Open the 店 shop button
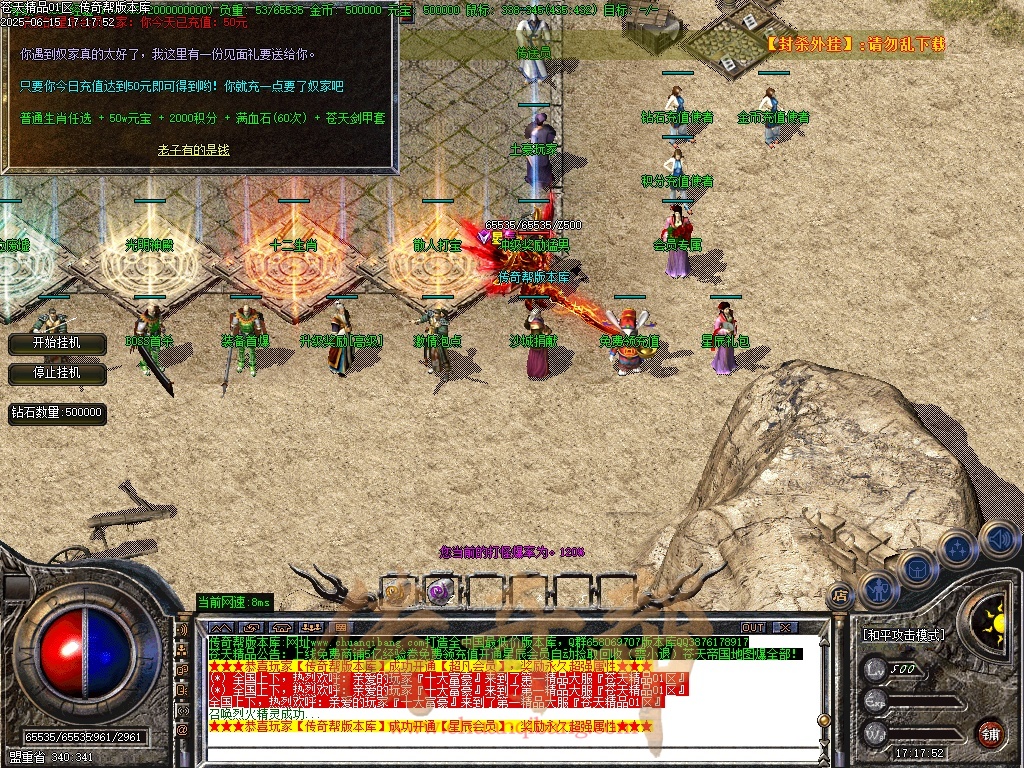The height and width of the screenshot is (768, 1024). point(841,595)
